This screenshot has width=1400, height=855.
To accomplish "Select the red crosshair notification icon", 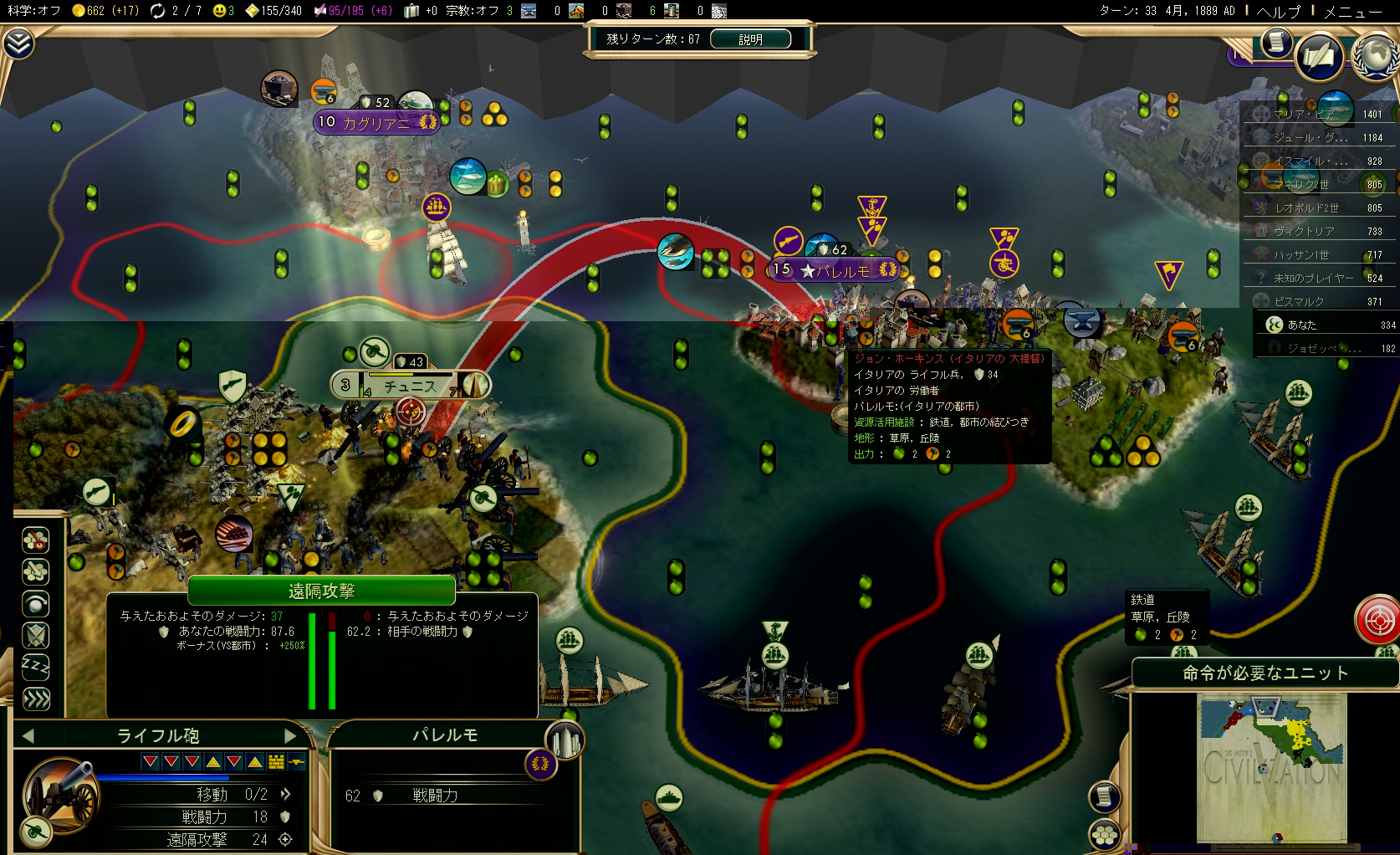I will pos(1377,620).
